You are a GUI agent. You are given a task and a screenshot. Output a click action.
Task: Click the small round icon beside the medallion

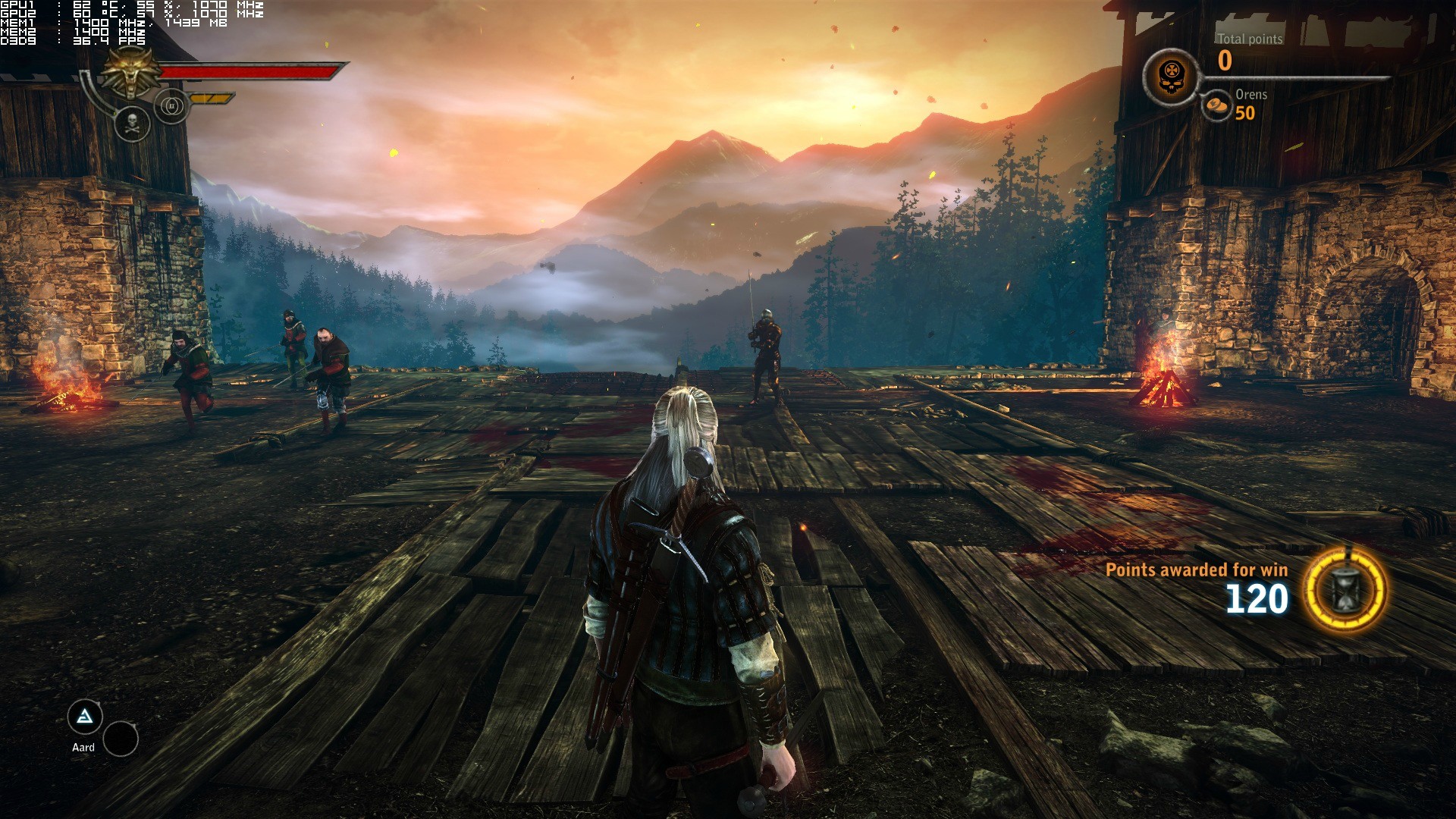click(x=171, y=106)
